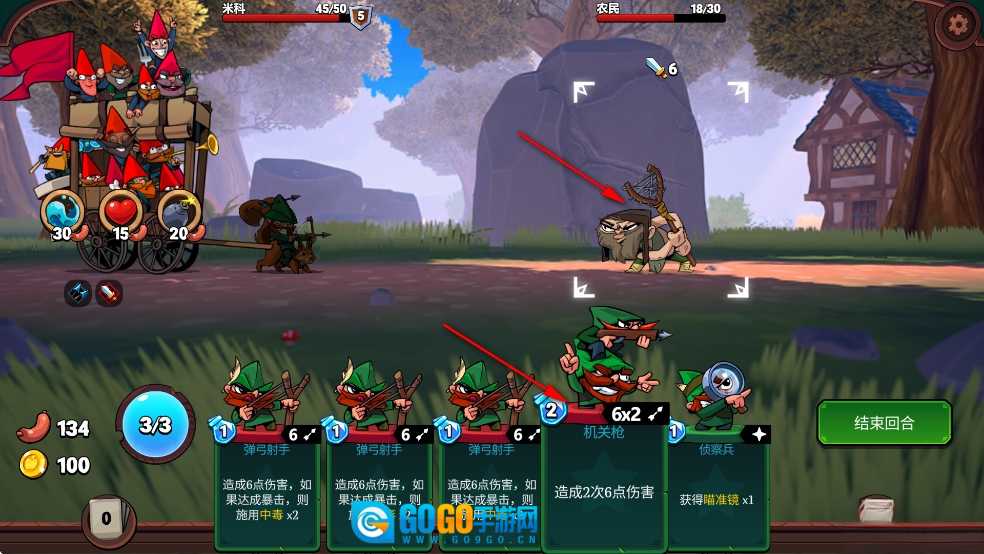Buy the blue mana potion for 30
Screen dimensions: 984x554
click(x=62, y=212)
